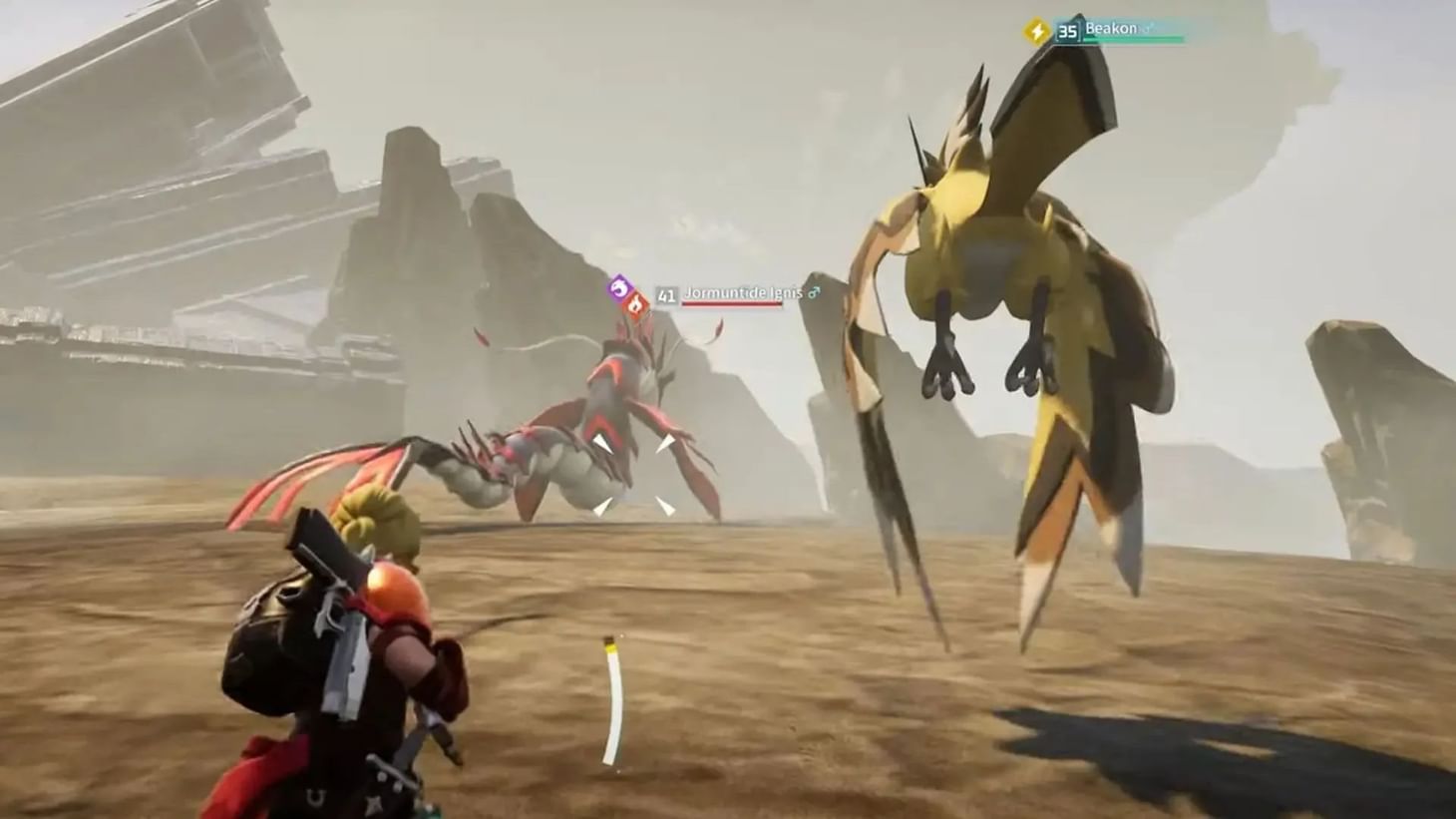Expand Beakon's nameplate panel
1456x819 pixels.
[1107, 27]
